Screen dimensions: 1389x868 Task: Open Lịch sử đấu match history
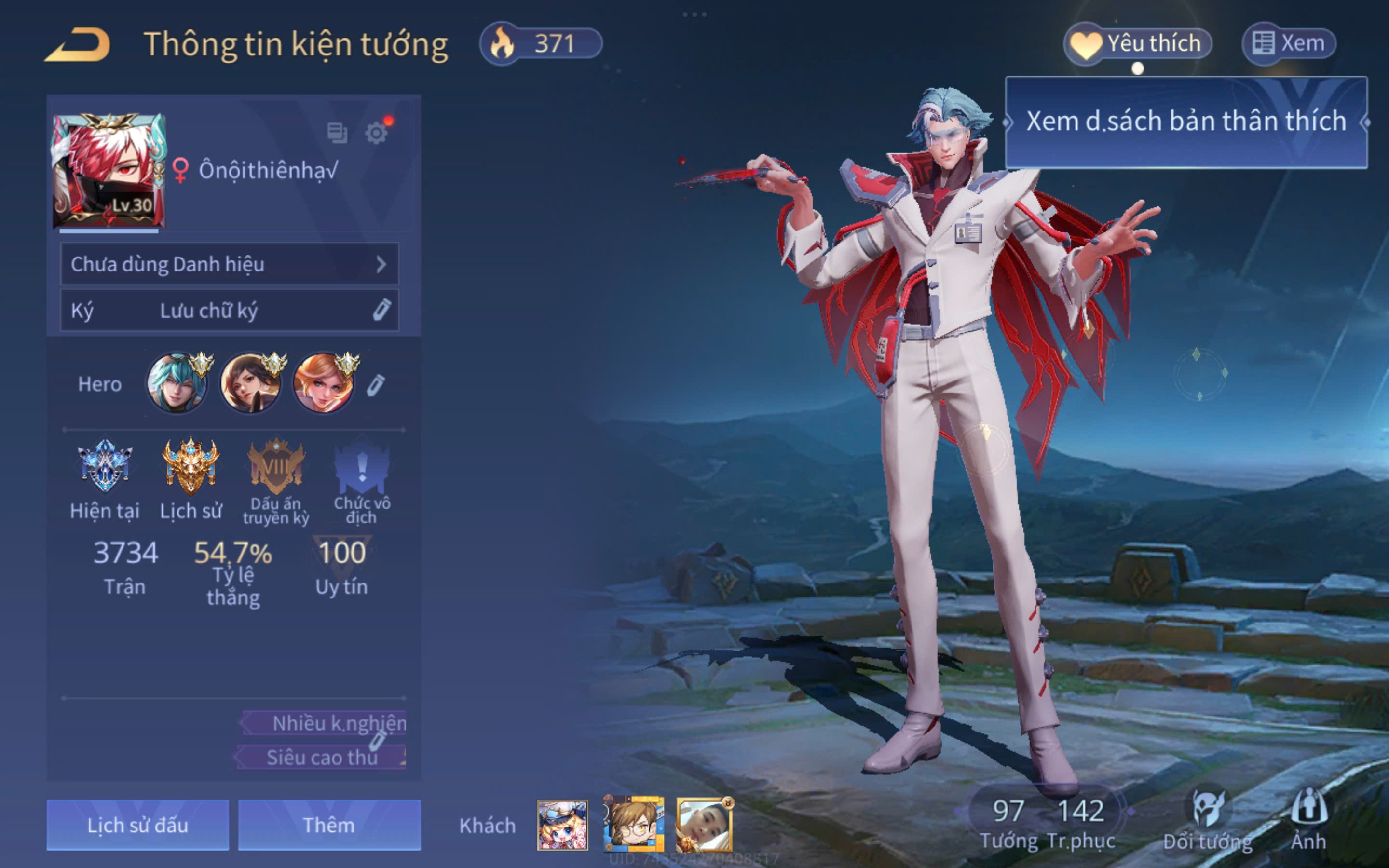138,825
